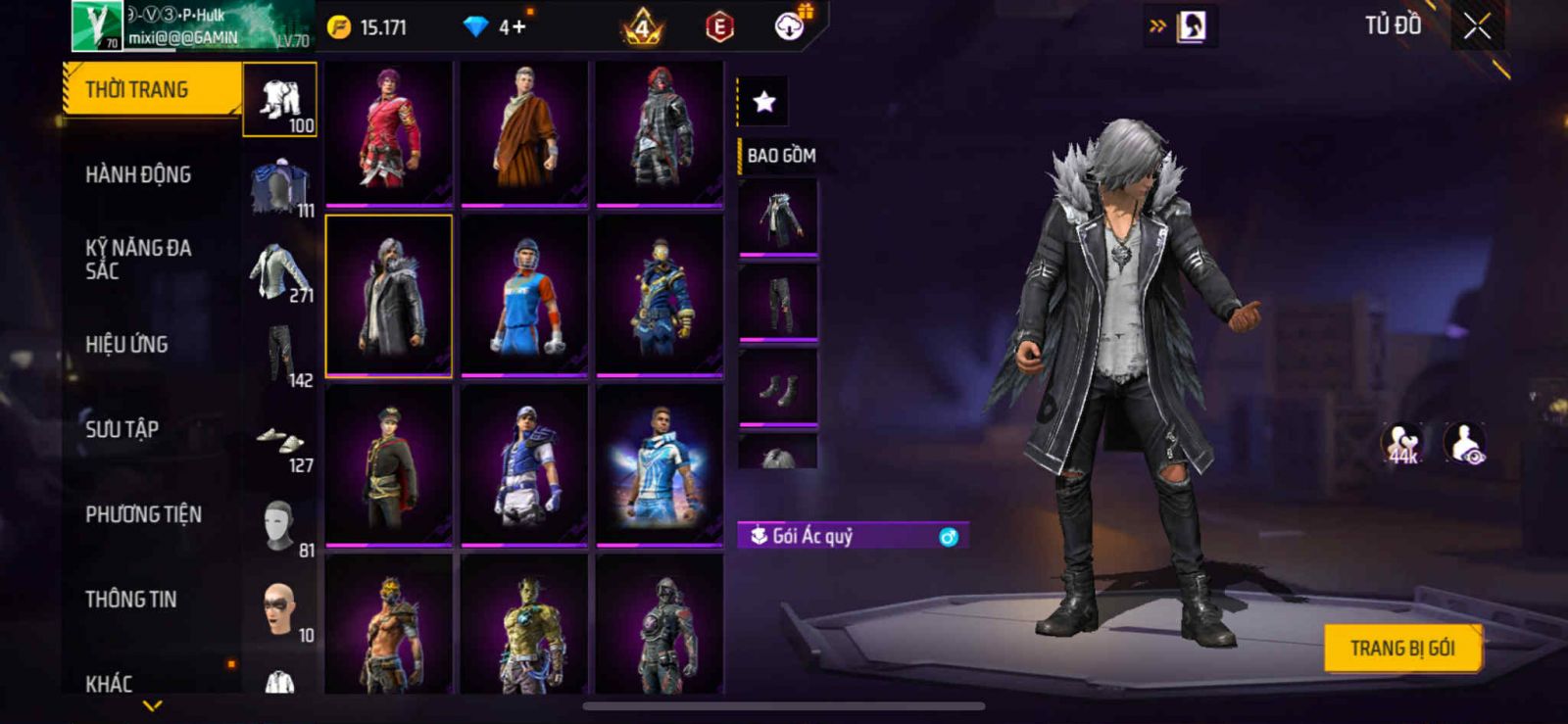Open the HIỆU ỨNG category
Viewport: 1568px width, 724px height.
[126, 344]
